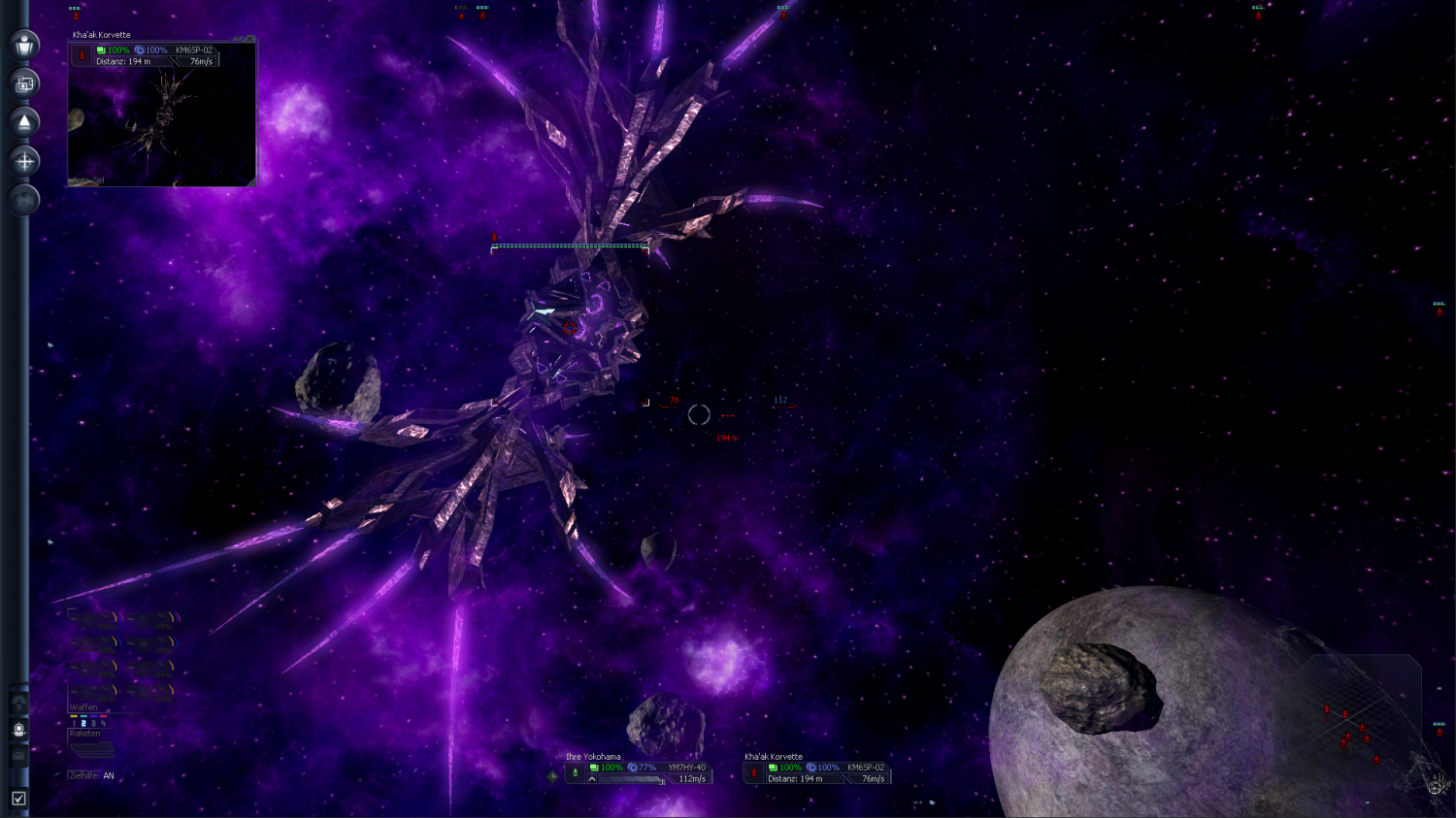Expand the Raketen missile panel

pos(91,749)
